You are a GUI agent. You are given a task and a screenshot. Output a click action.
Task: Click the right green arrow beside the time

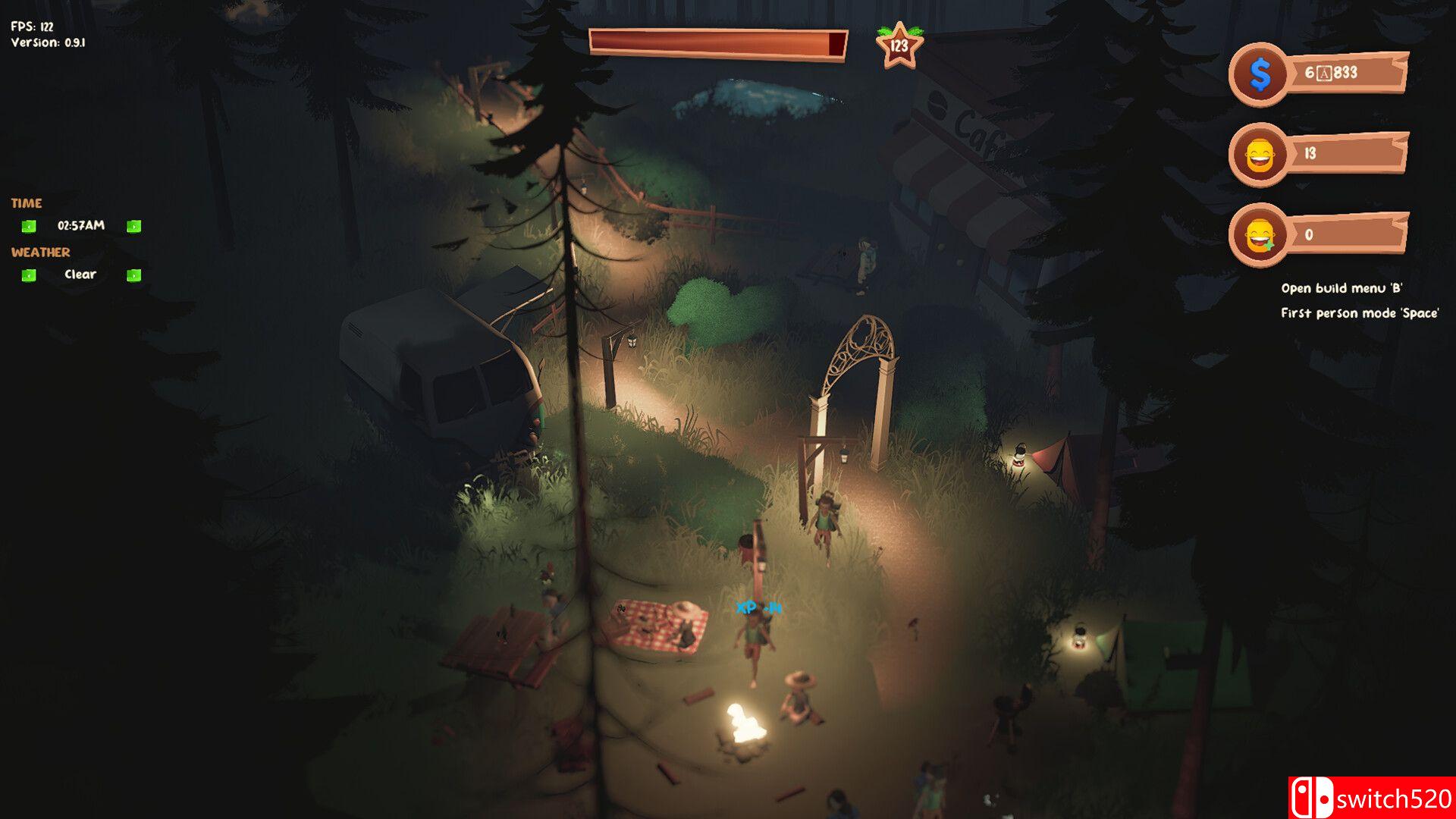pyautogui.click(x=133, y=226)
